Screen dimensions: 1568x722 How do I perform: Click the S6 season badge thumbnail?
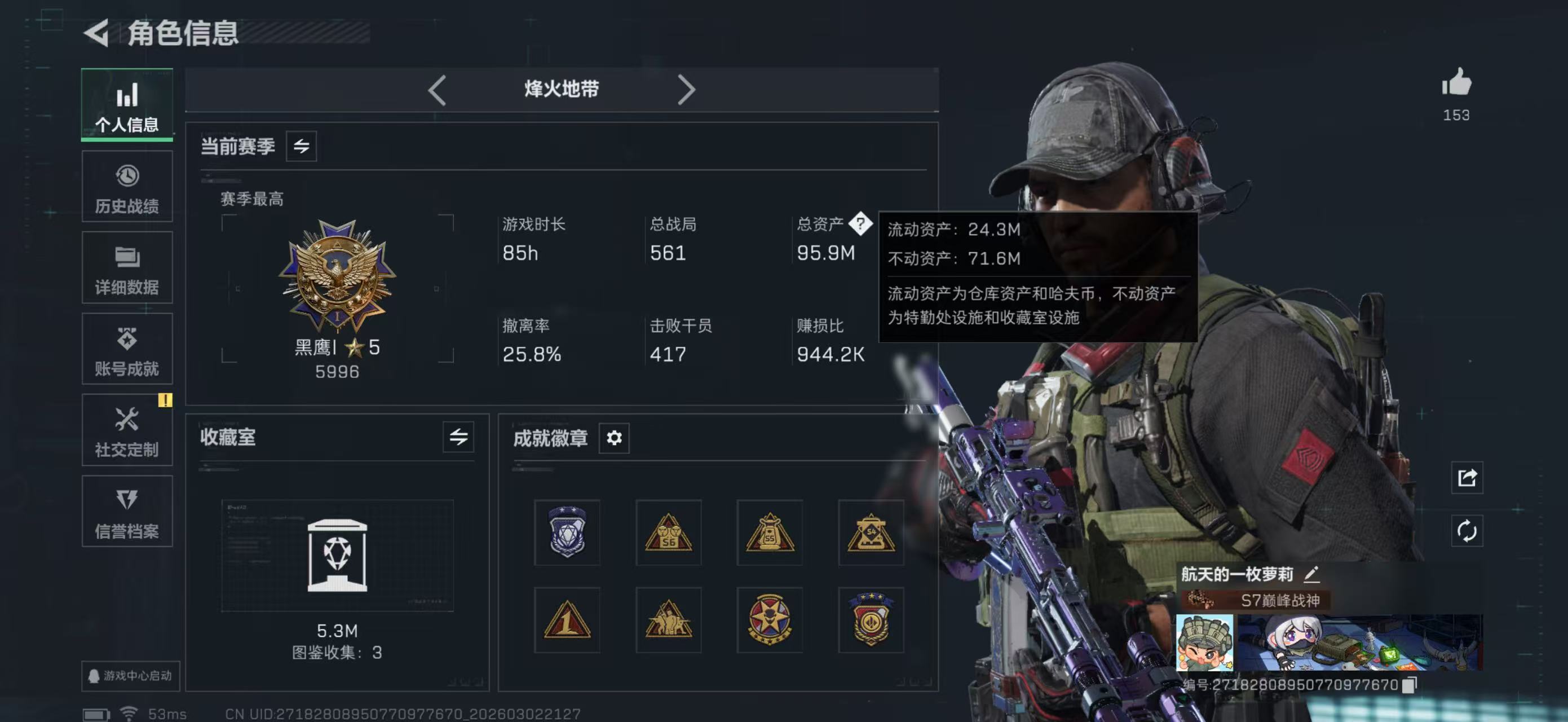click(668, 532)
